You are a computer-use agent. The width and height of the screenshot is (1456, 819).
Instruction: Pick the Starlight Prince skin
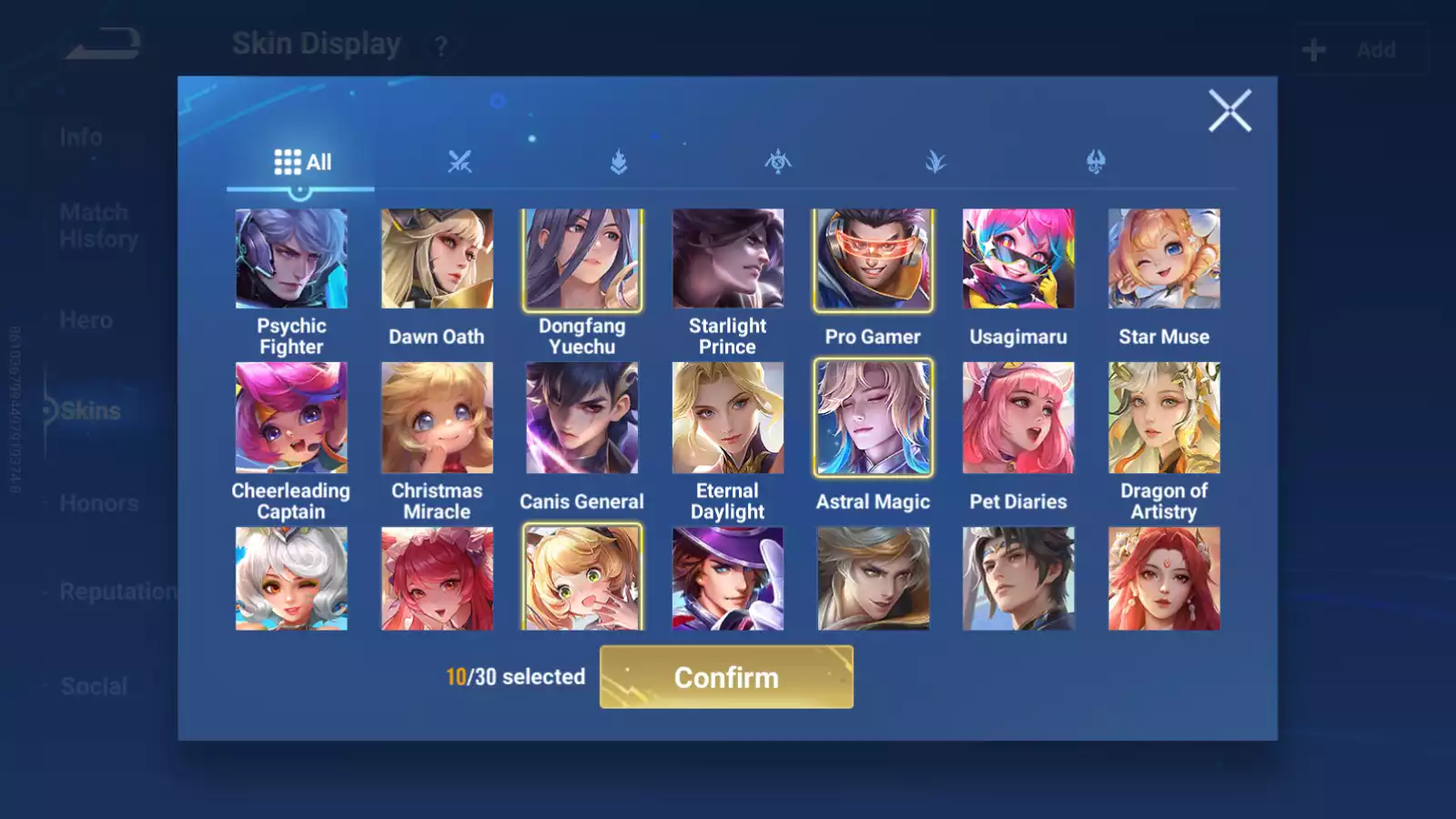click(728, 259)
